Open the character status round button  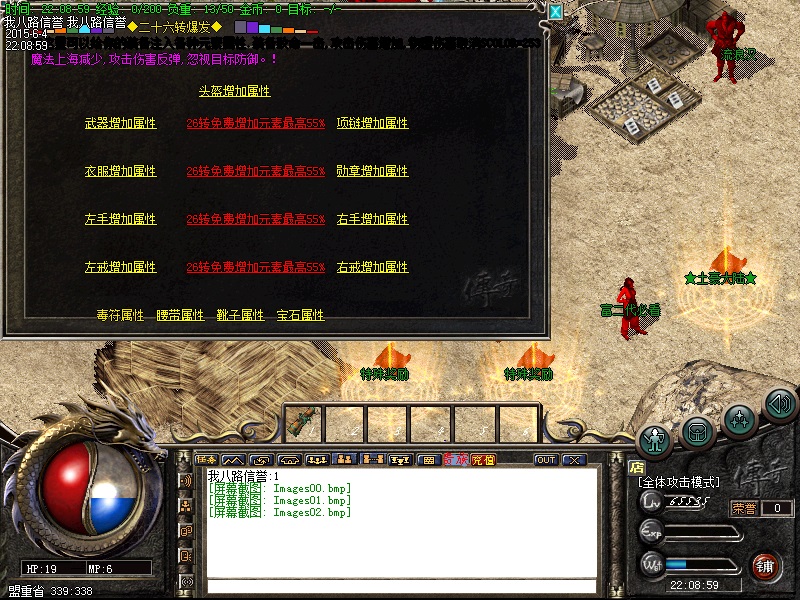tap(655, 439)
